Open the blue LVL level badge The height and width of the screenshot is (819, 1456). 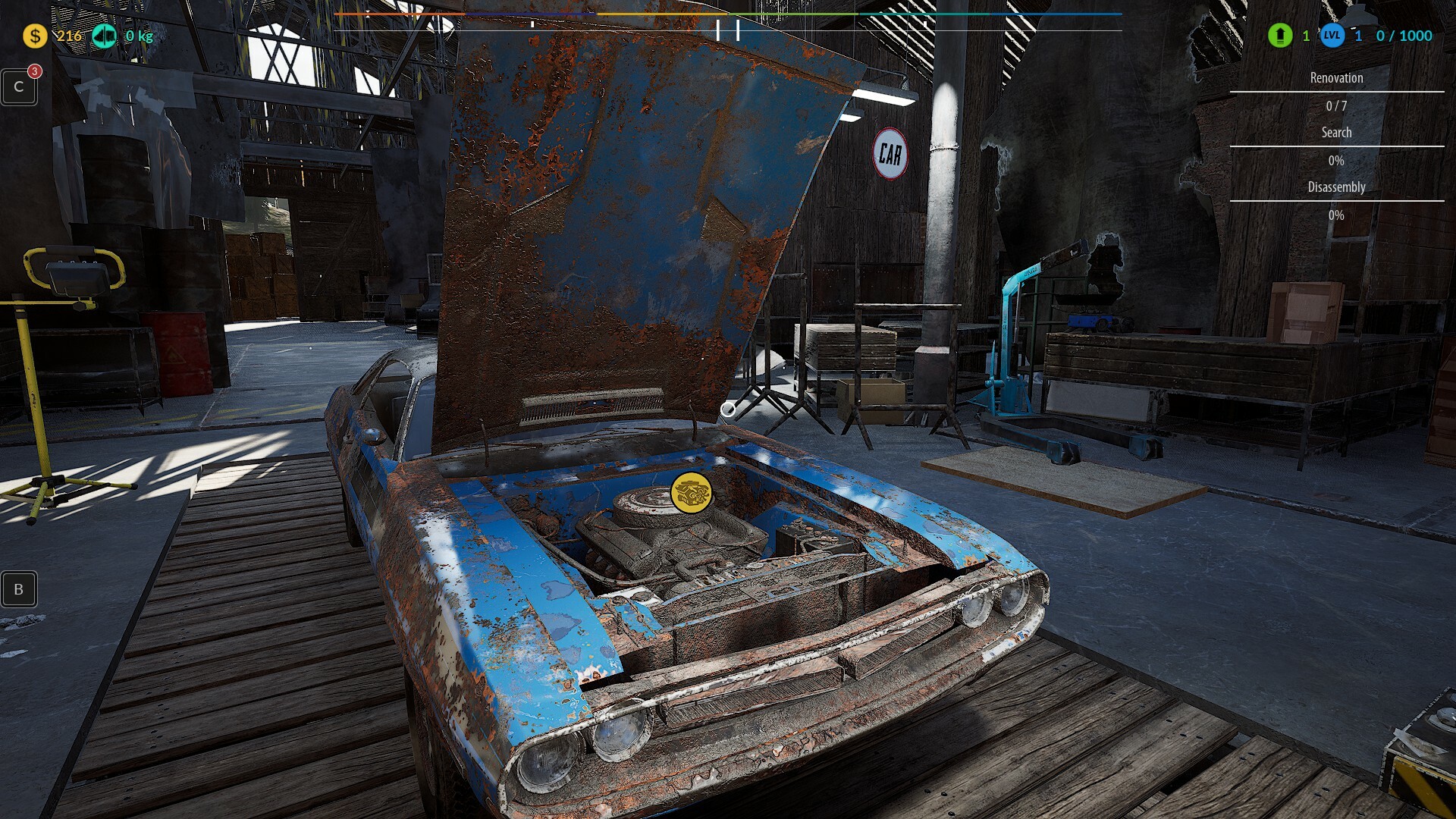1332,36
